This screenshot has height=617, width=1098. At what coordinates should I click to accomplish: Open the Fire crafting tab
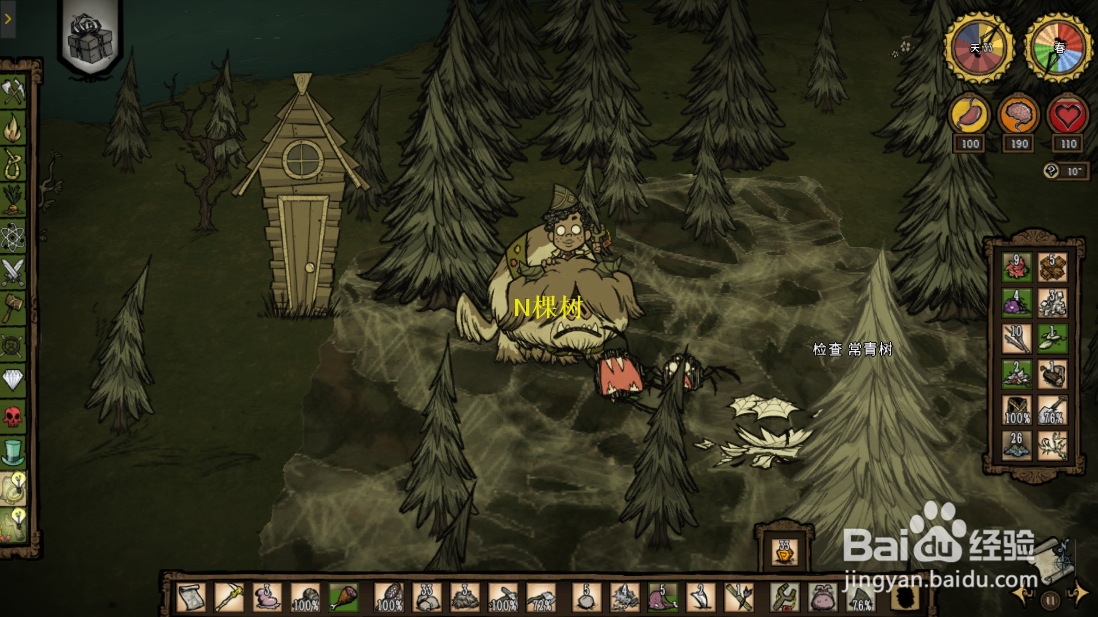coord(13,128)
